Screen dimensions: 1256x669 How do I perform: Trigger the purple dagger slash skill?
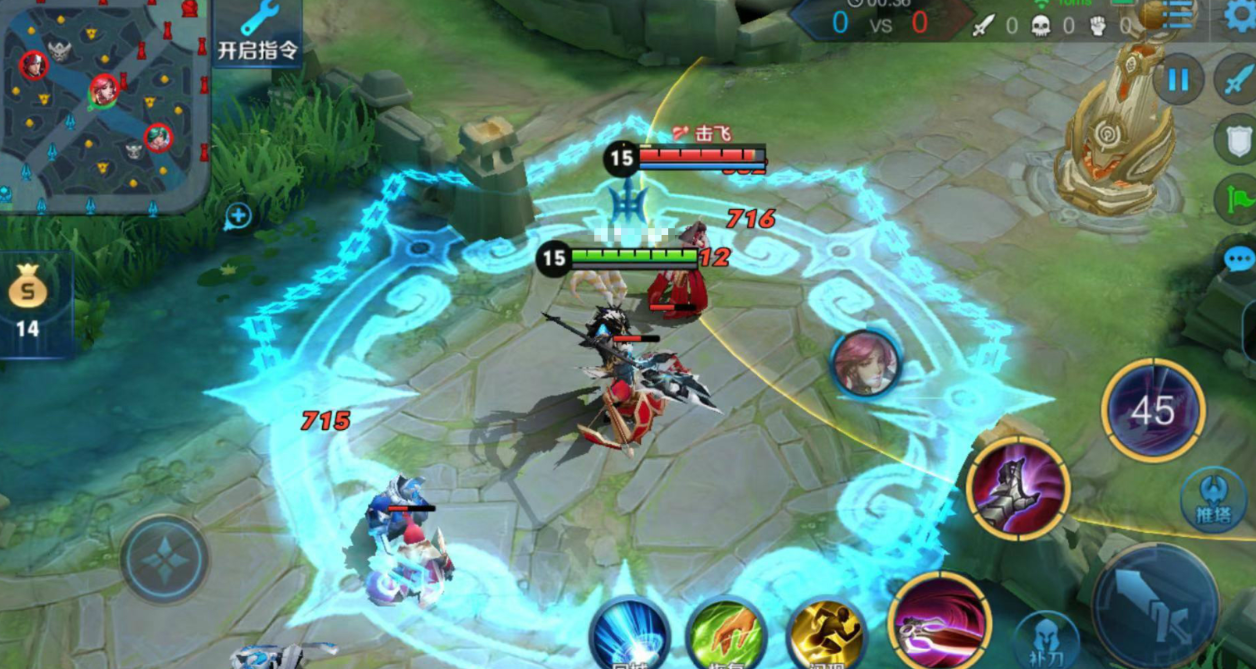pos(938,620)
